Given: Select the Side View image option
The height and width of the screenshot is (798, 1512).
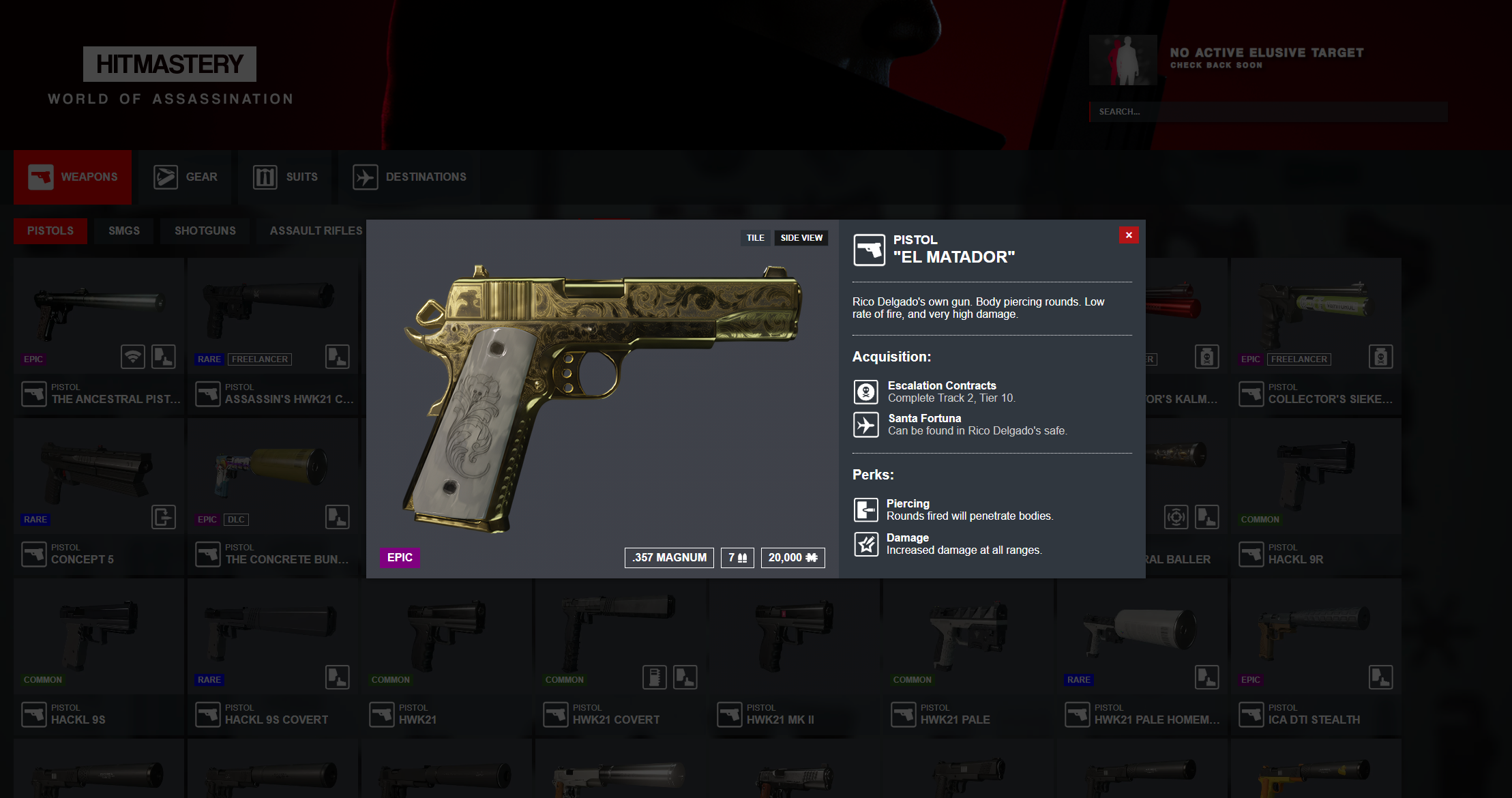Looking at the screenshot, I should (x=801, y=238).
